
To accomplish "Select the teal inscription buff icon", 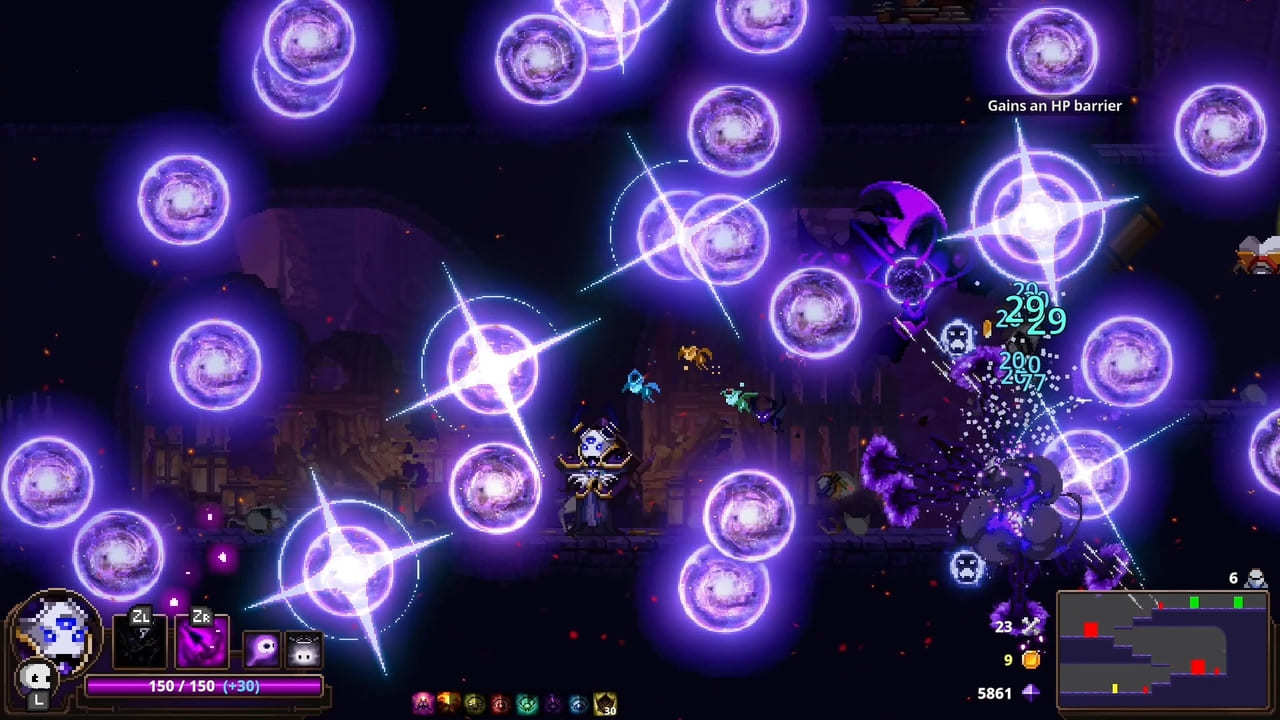I will (526, 704).
